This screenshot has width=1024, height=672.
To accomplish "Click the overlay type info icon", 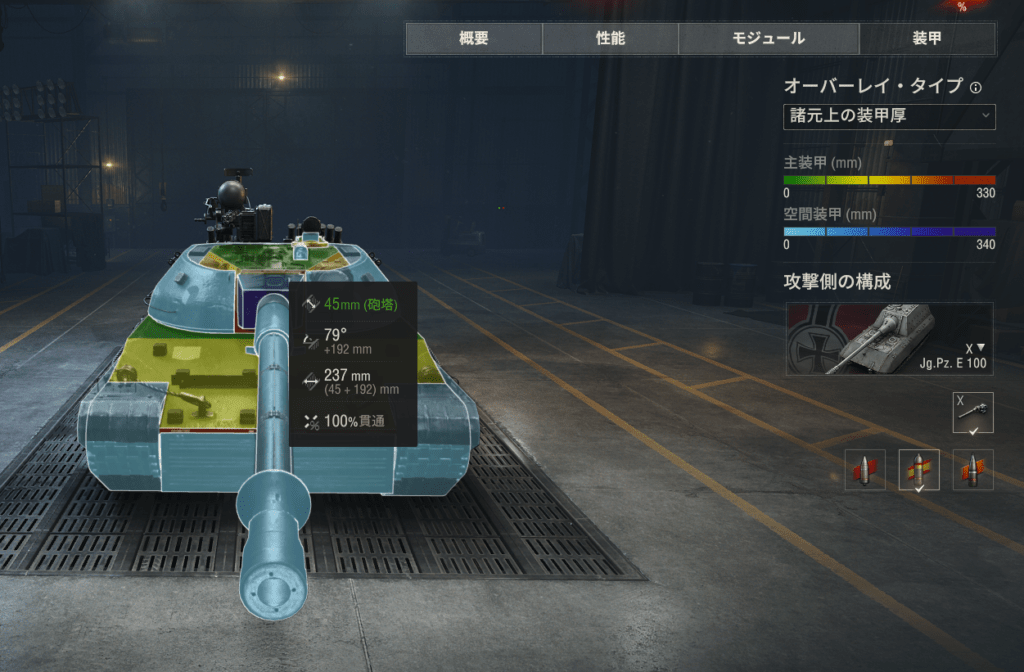I will click(976, 87).
